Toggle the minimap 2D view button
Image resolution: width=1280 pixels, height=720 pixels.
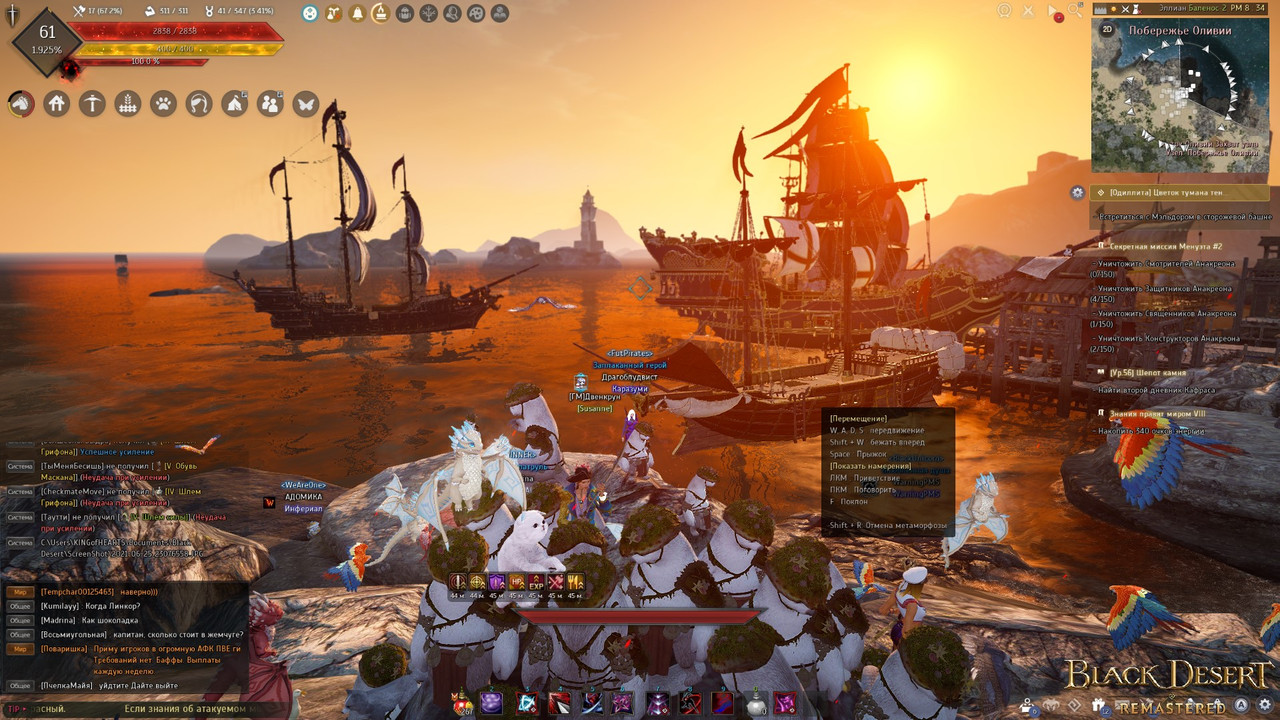pyautogui.click(x=1108, y=30)
